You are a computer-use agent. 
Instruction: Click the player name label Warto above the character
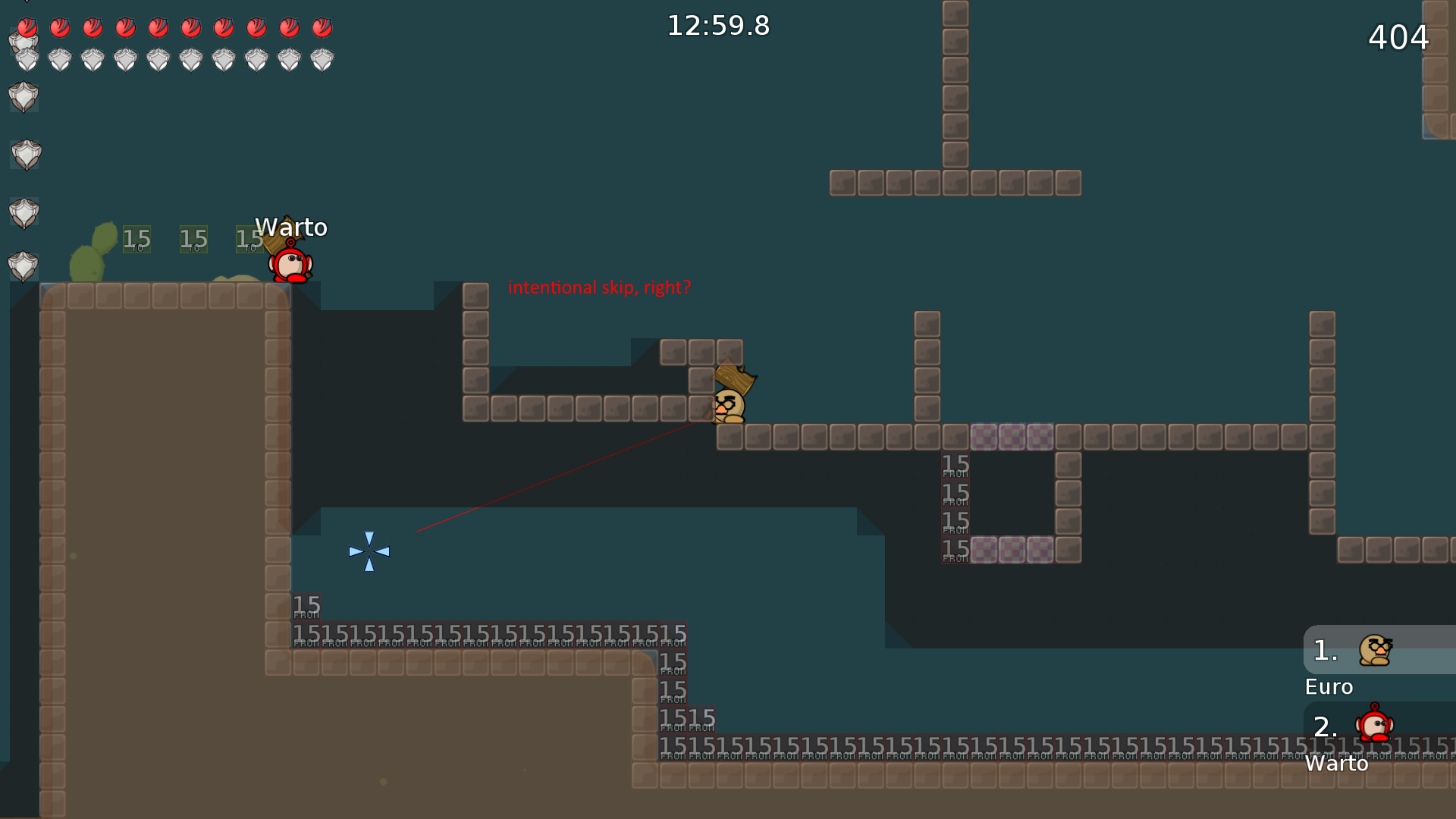[292, 227]
